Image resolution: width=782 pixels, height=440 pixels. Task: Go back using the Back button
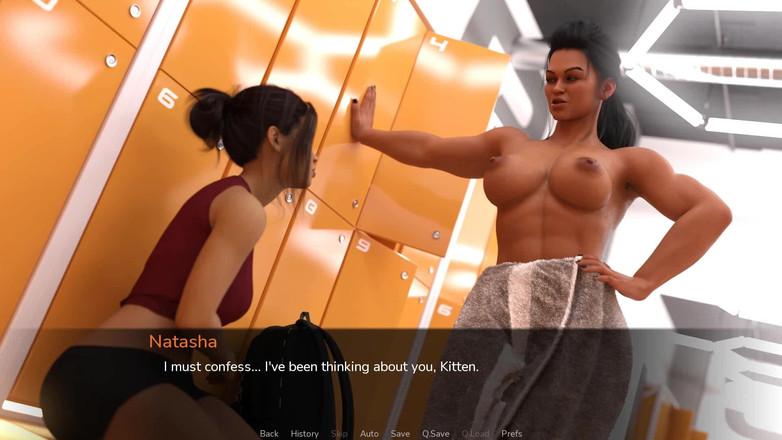tap(269, 434)
